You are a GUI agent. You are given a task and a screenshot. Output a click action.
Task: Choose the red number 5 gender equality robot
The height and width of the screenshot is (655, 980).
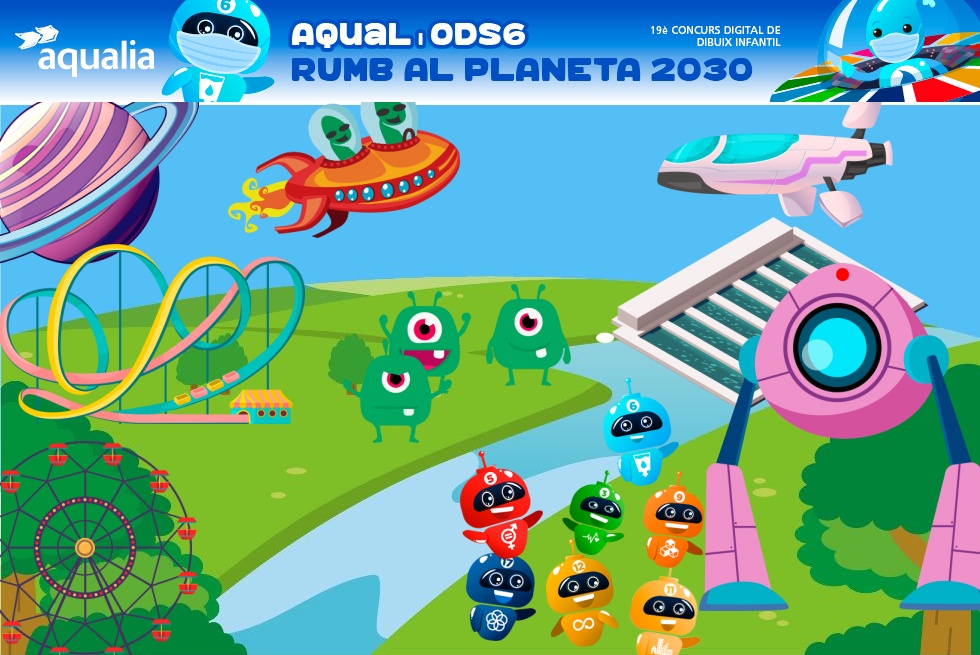coord(497,508)
